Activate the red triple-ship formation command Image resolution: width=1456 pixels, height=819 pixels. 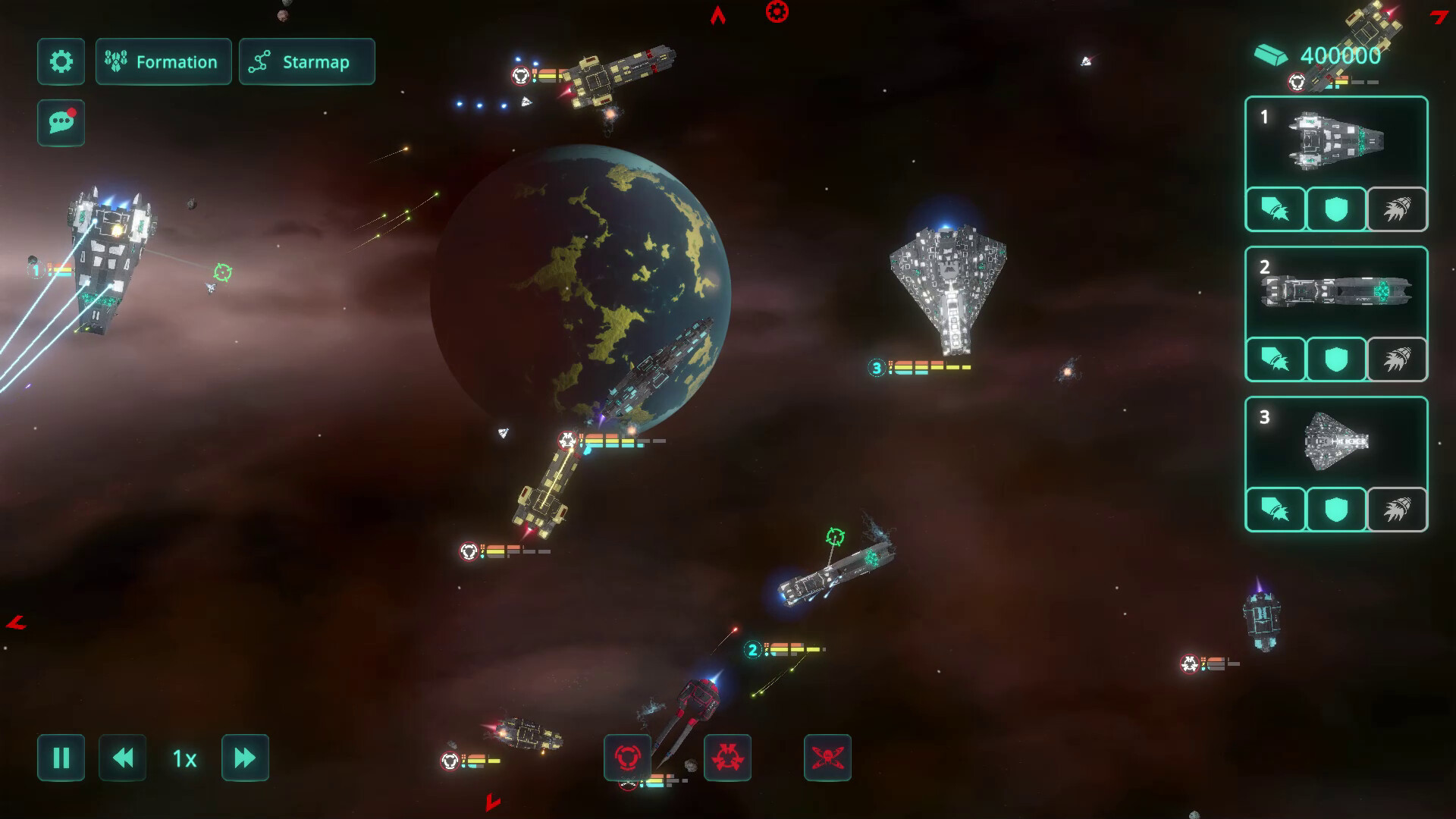coord(727,758)
